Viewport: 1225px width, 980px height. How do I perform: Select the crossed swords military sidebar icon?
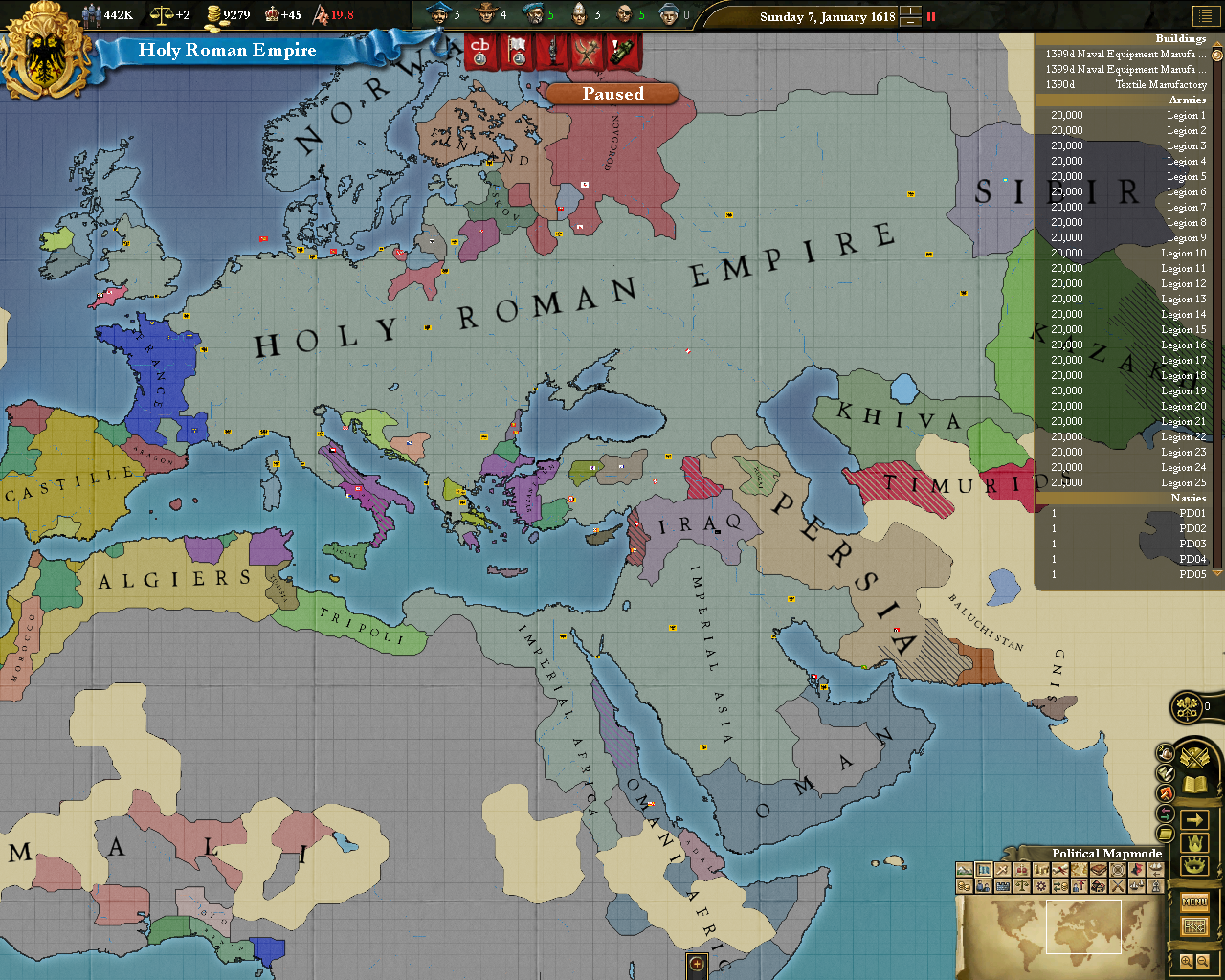pyautogui.click(x=1195, y=756)
